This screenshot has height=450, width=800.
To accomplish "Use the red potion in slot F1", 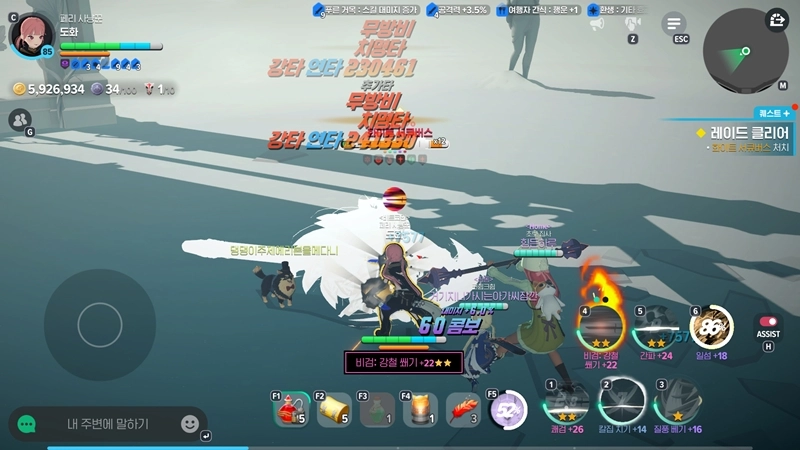I will point(291,409).
